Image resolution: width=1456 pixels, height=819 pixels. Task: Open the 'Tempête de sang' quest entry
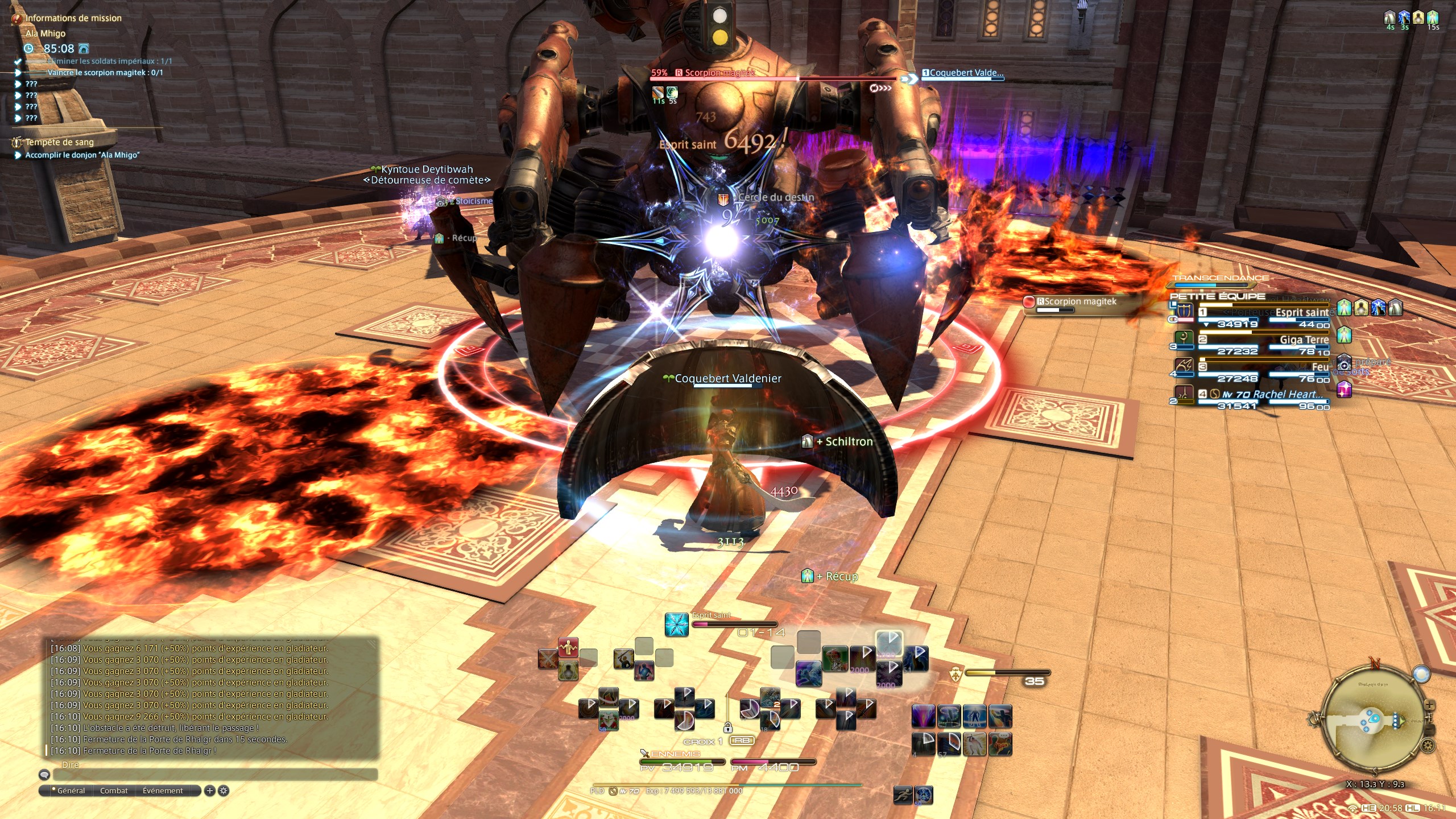tap(60, 142)
